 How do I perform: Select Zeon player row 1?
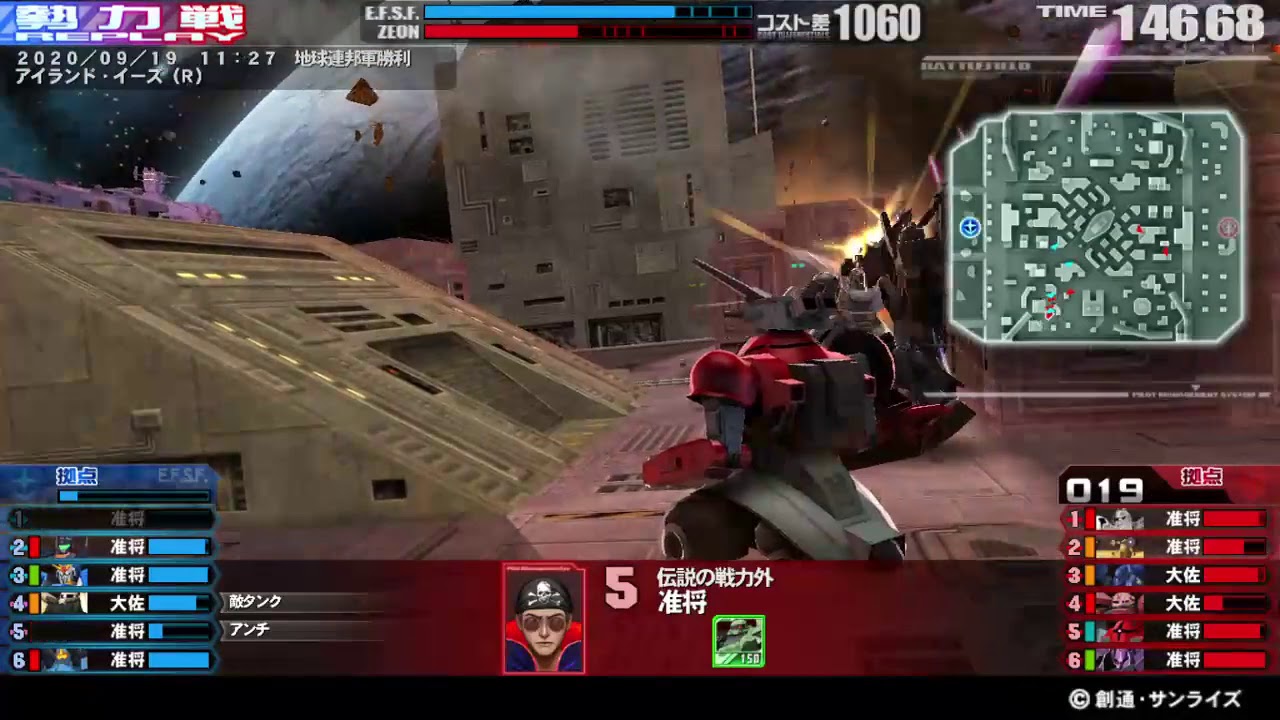(1167, 519)
